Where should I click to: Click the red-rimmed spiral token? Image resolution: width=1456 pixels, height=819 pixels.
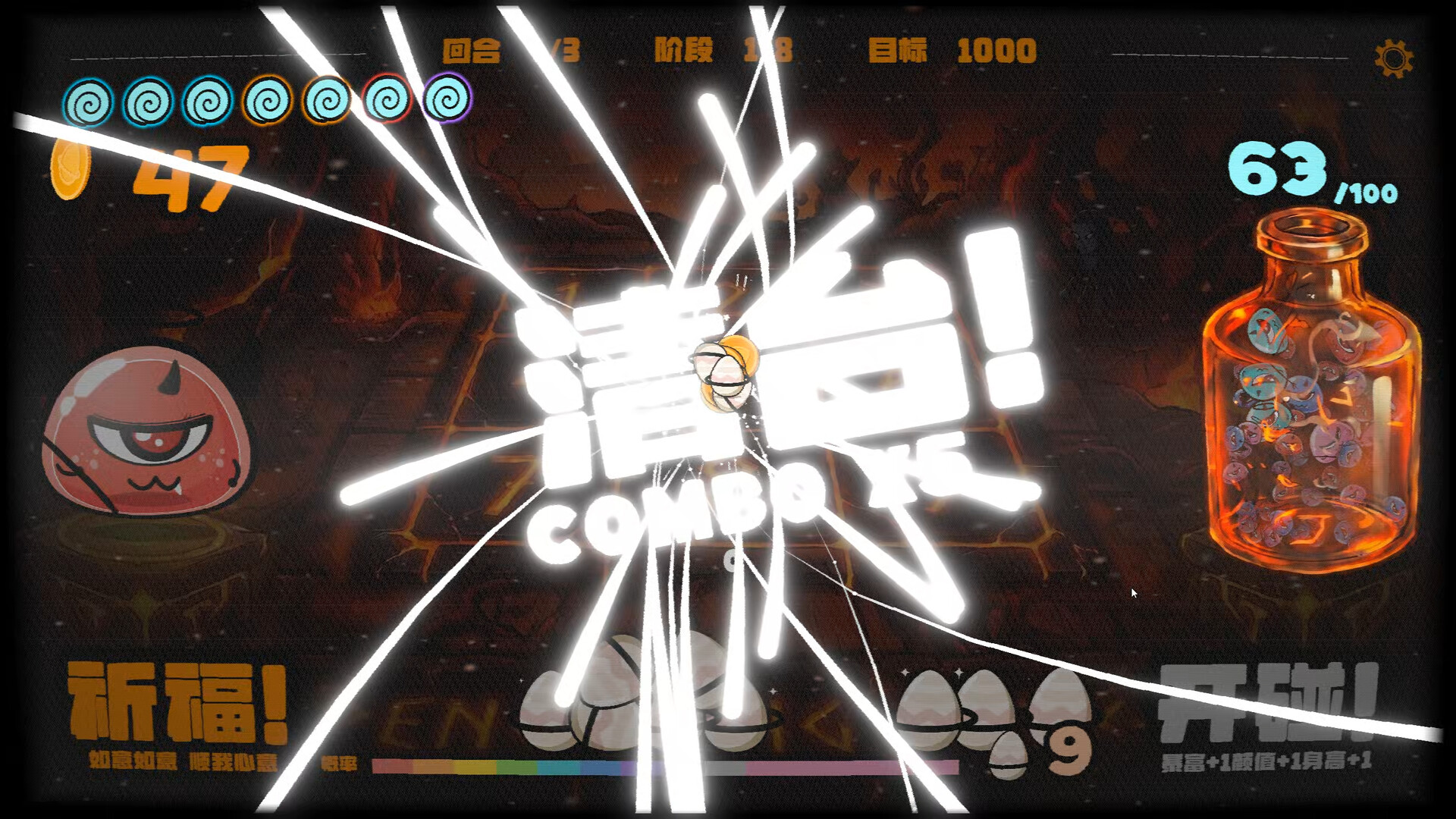(x=385, y=99)
